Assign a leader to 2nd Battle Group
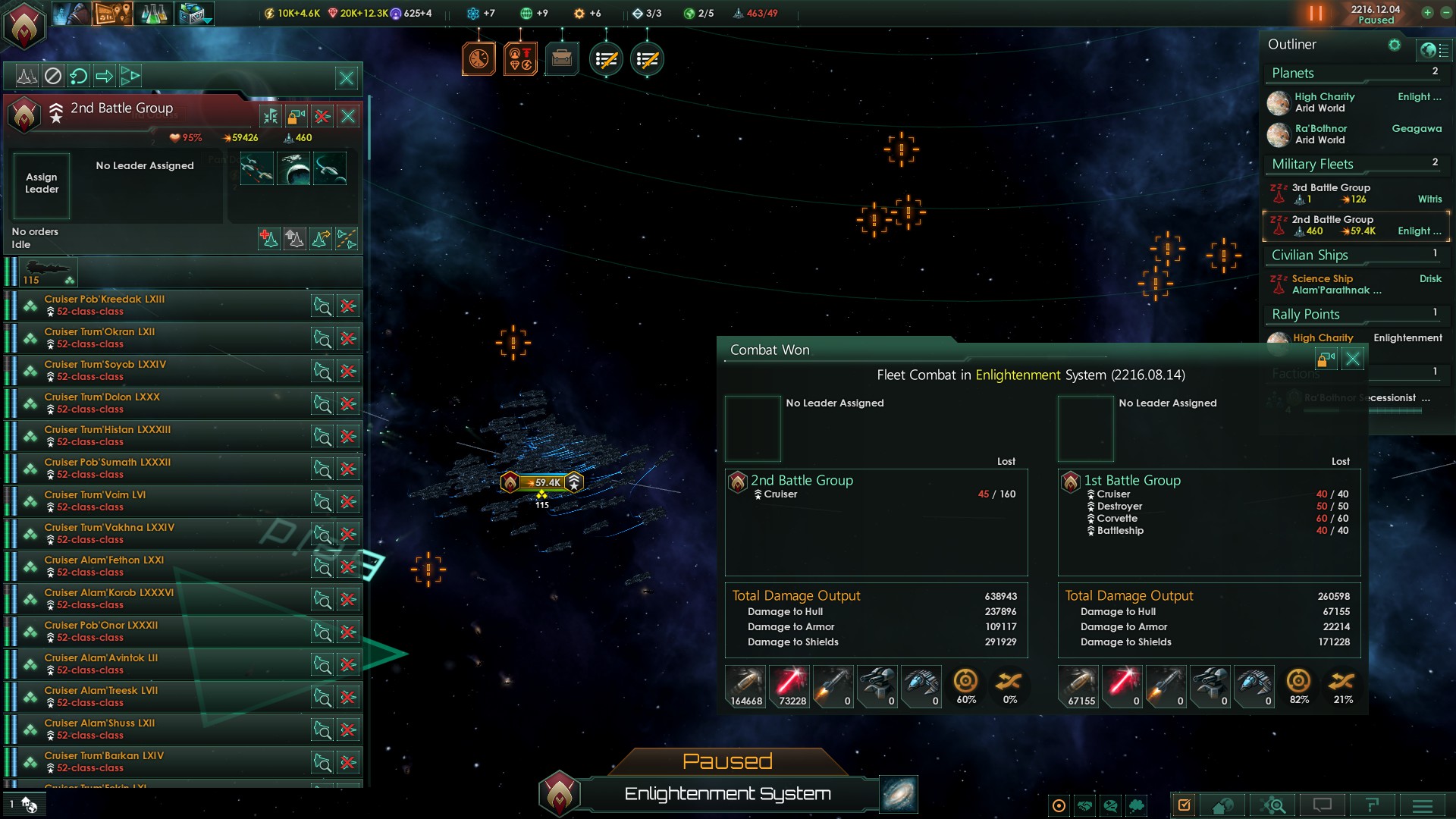Viewport: 1456px width, 819px height. 42,184
